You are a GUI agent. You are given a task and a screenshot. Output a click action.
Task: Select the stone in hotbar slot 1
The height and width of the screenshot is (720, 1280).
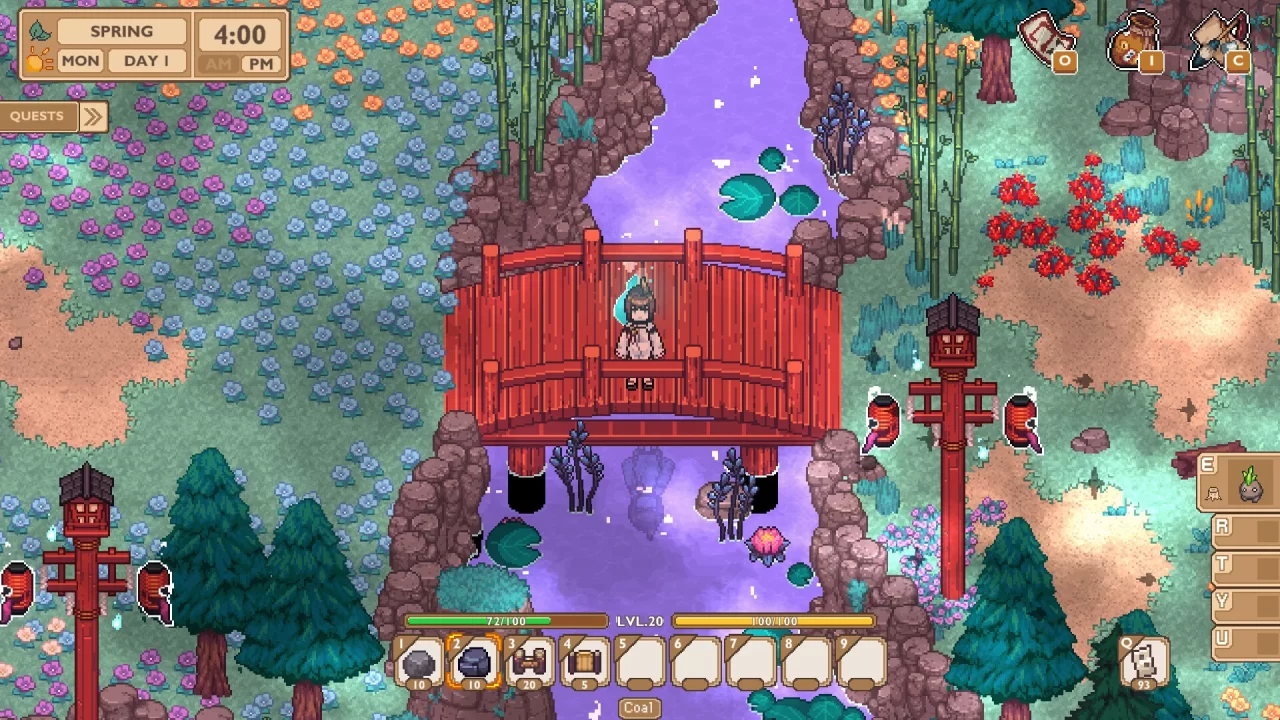[420, 660]
